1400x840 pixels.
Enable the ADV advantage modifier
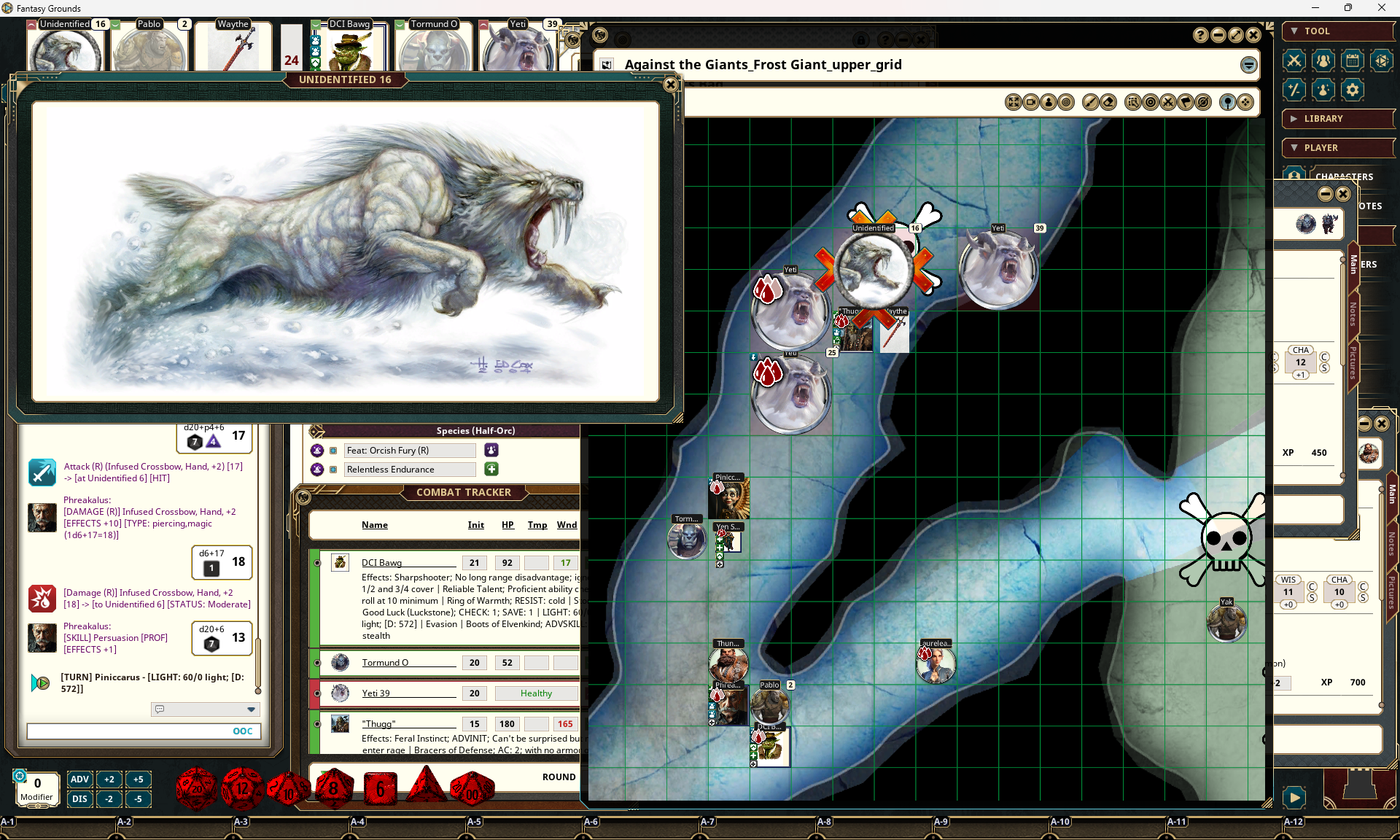click(x=79, y=779)
